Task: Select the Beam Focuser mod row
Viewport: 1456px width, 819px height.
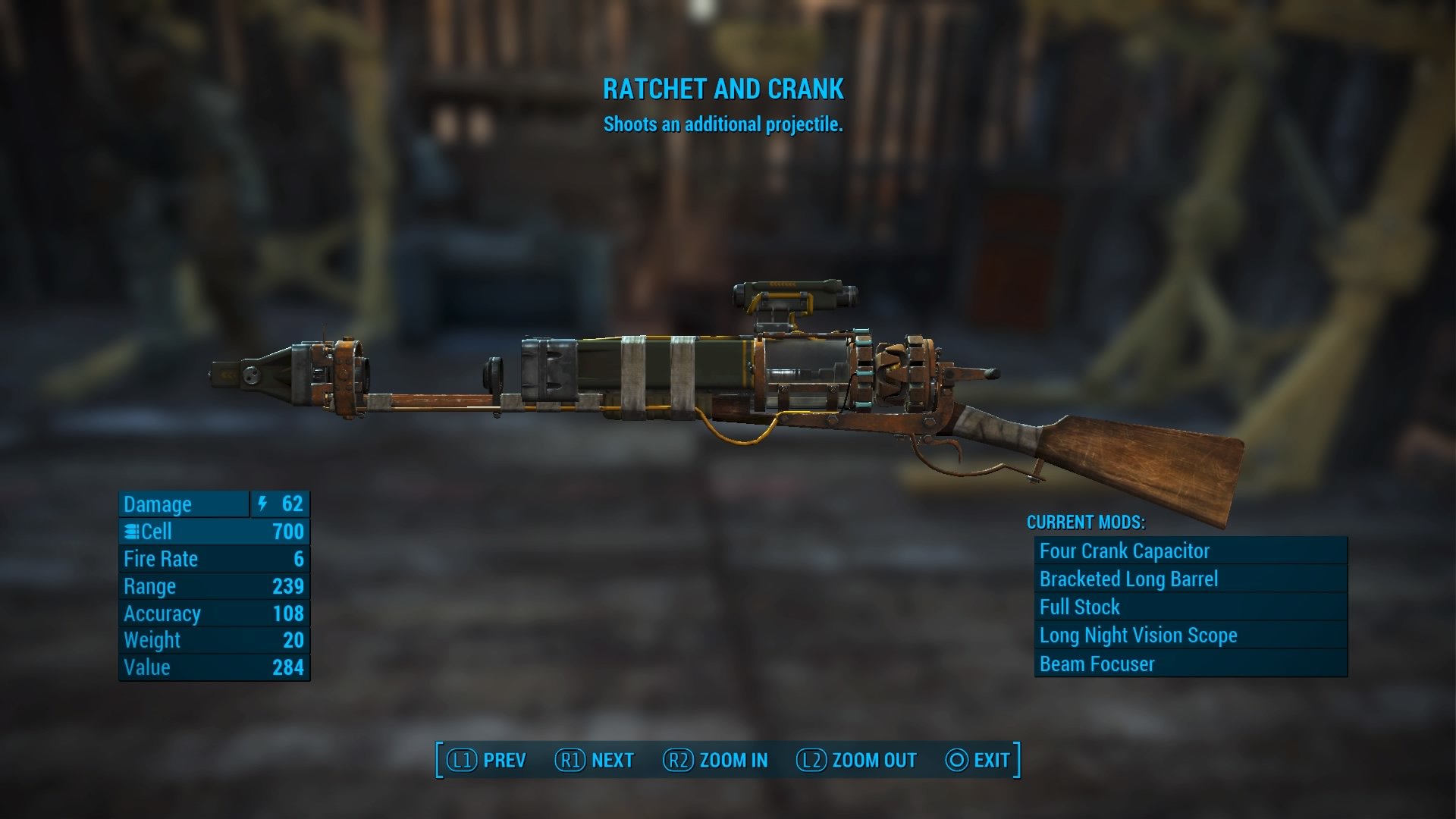Action: [1190, 664]
